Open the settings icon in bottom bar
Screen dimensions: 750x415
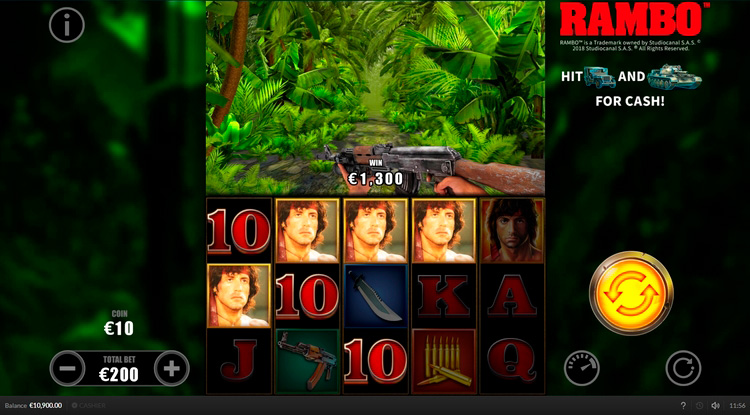tap(700, 405)
